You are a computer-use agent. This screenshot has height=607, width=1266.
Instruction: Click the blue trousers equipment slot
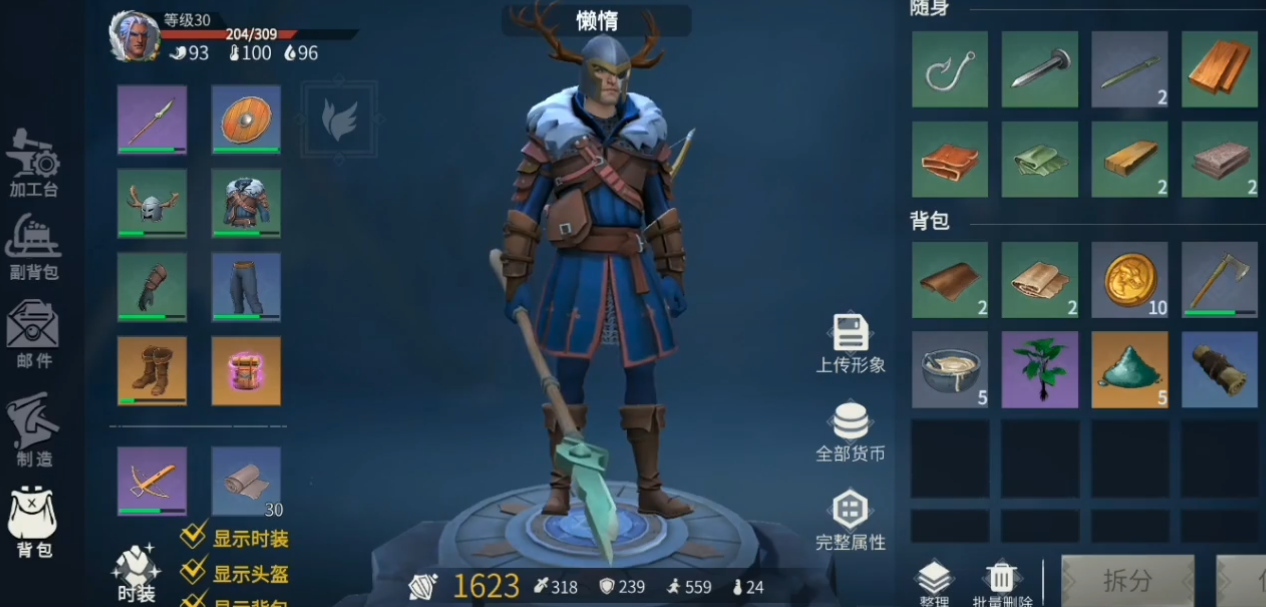point(246,287)
